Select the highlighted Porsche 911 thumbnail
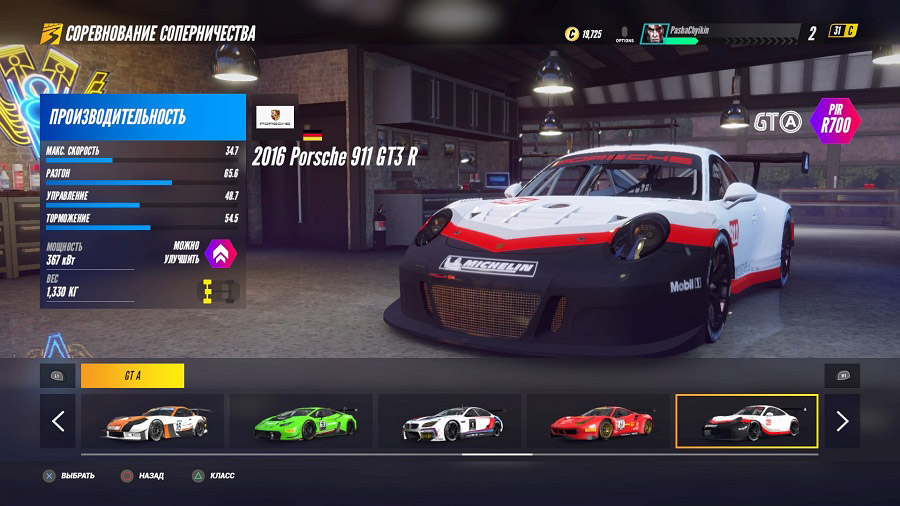 pyautogui.click(x=746, y=421)
